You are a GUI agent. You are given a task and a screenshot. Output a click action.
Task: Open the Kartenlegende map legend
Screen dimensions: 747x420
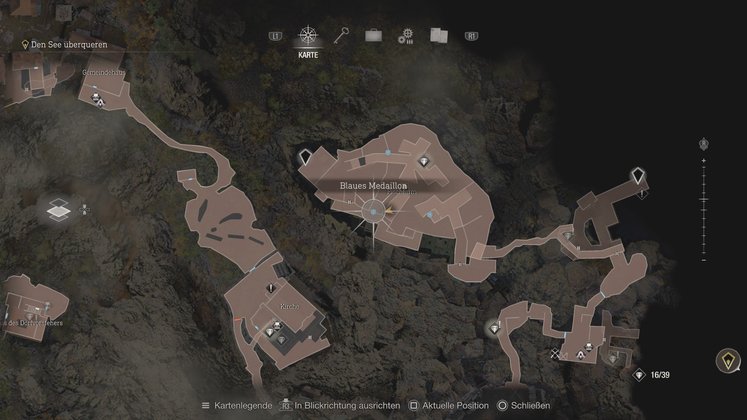click(239, 406)
